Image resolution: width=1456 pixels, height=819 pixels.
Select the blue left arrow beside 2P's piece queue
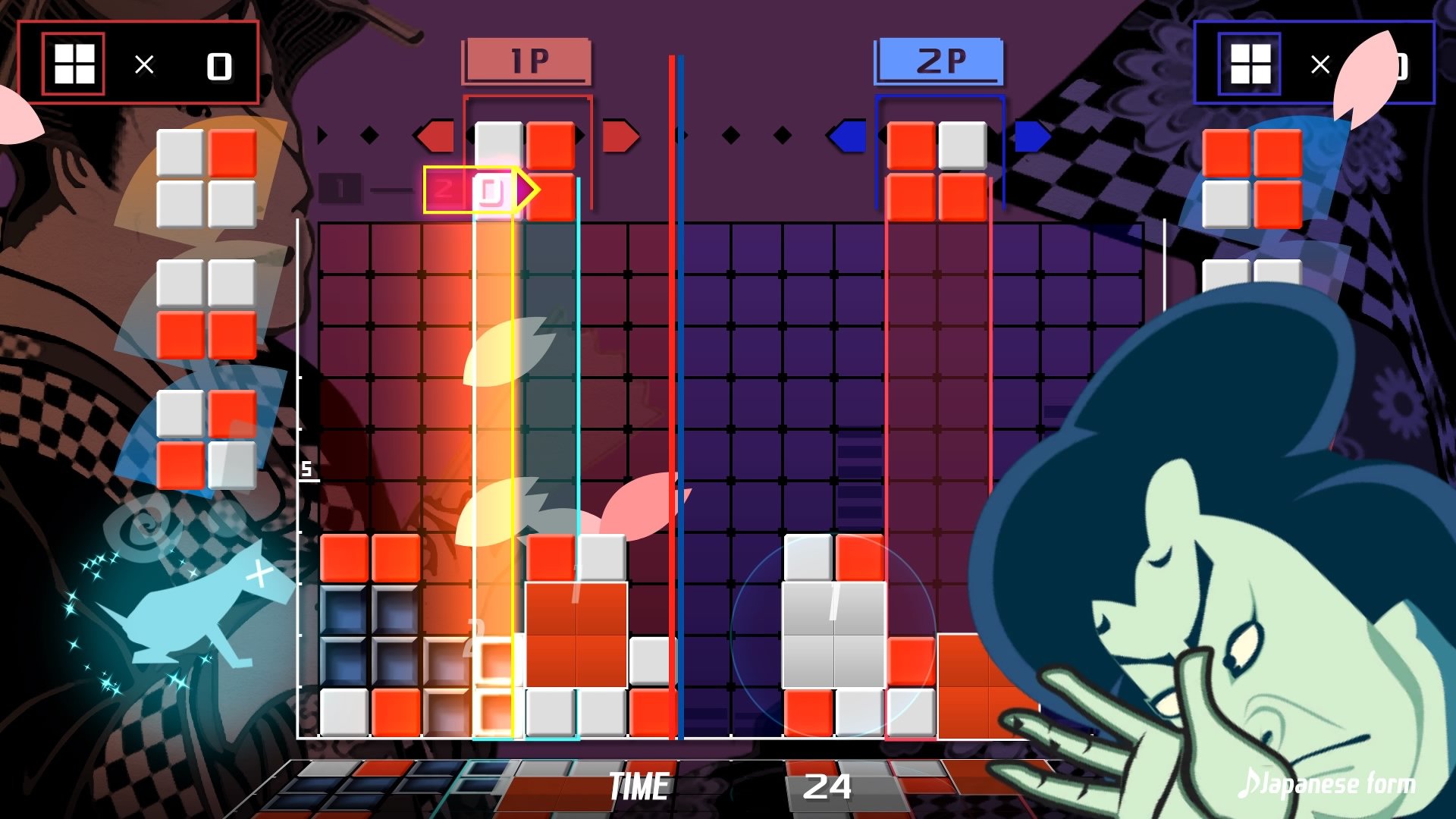point(847,134)
